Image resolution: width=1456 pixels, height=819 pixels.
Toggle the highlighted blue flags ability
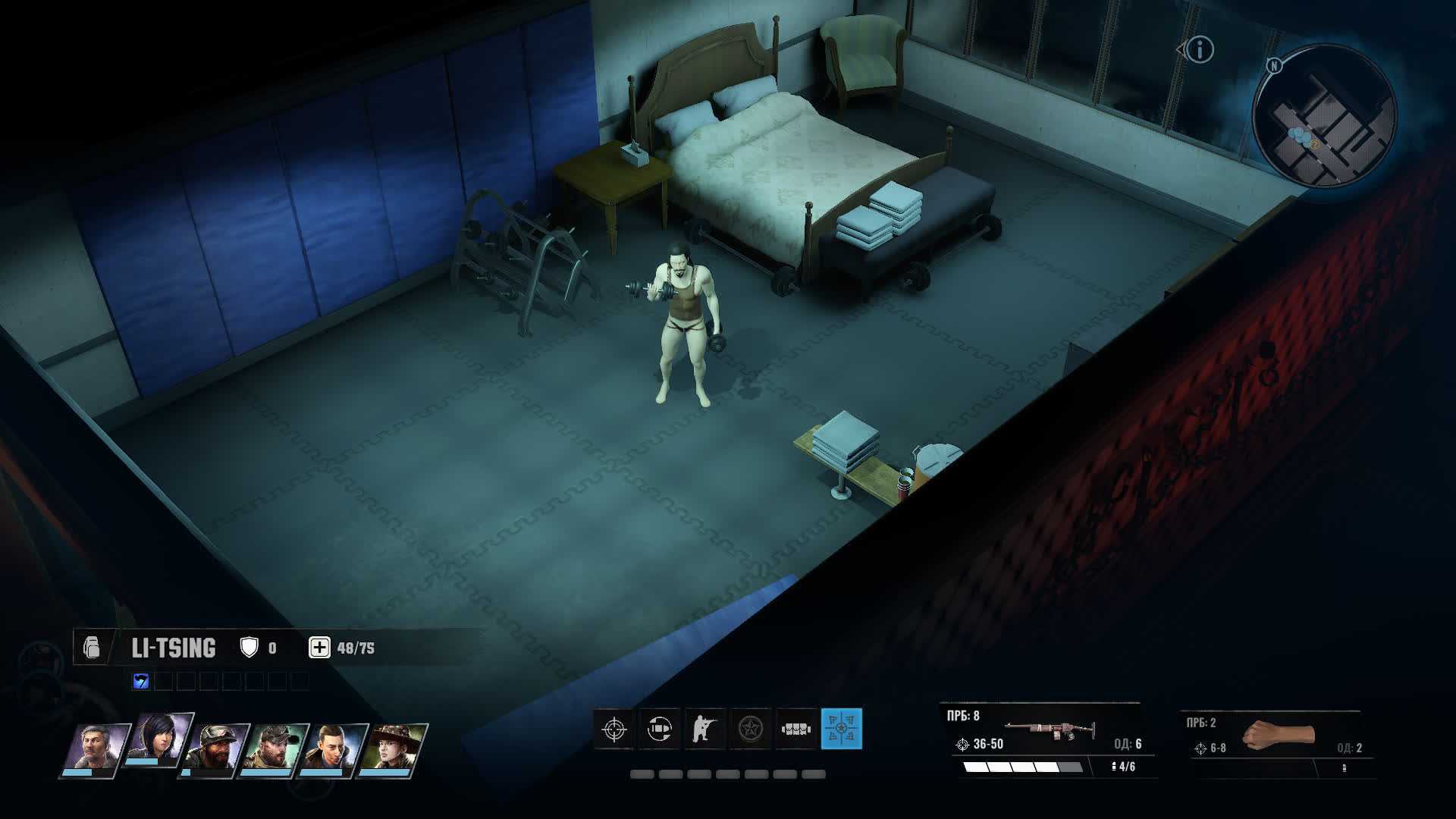(x=841, y=729)
